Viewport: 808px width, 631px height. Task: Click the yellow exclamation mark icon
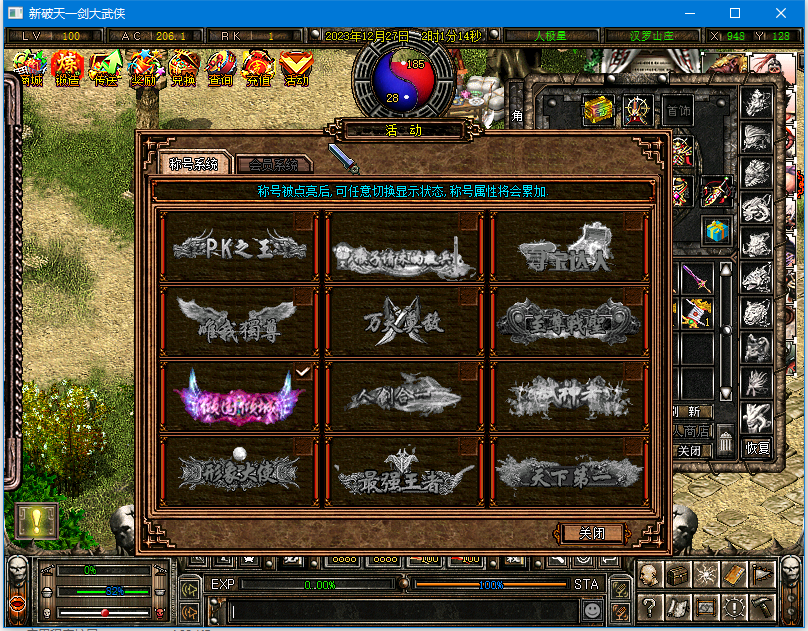click(x=36, y=520)
